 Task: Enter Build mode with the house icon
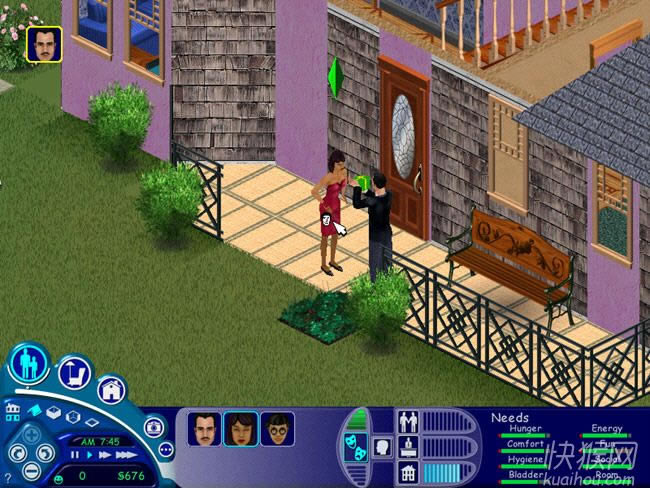[111, 388]
